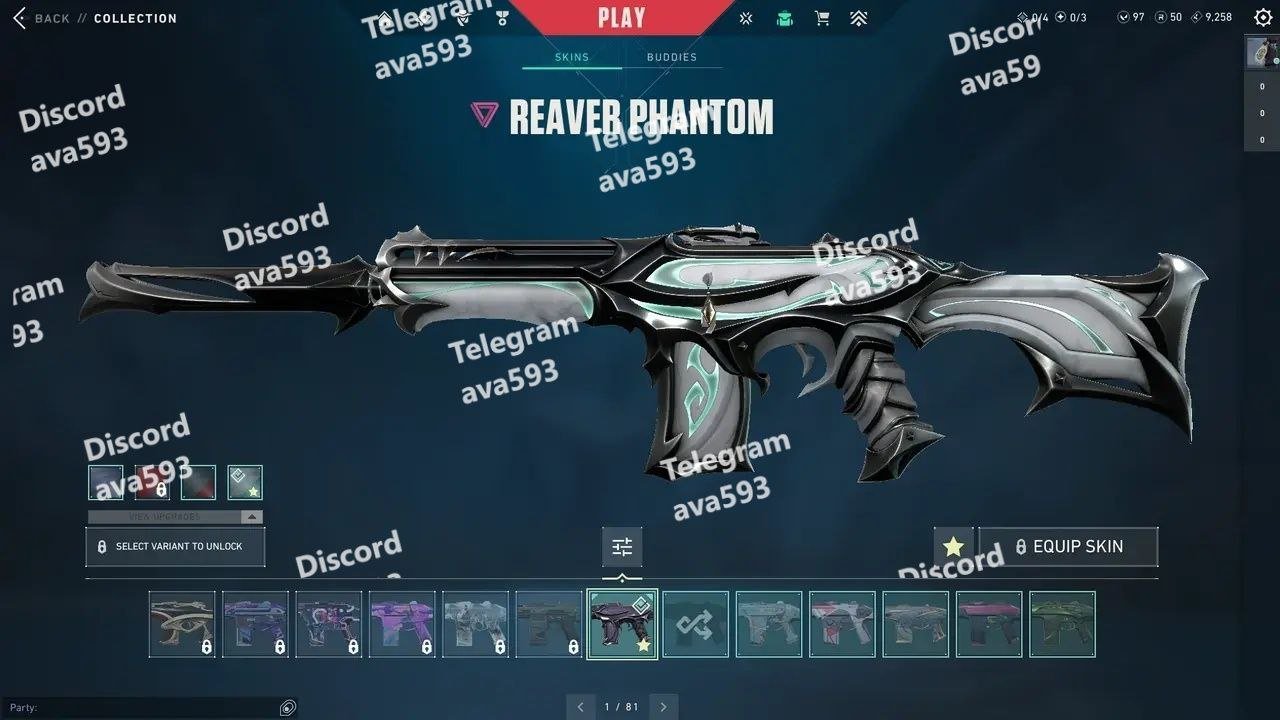Image resolution: width=1280 pixels, height=720 pixels.
Task: Go to the previous skin page arrow
Action: click(581, 707)
